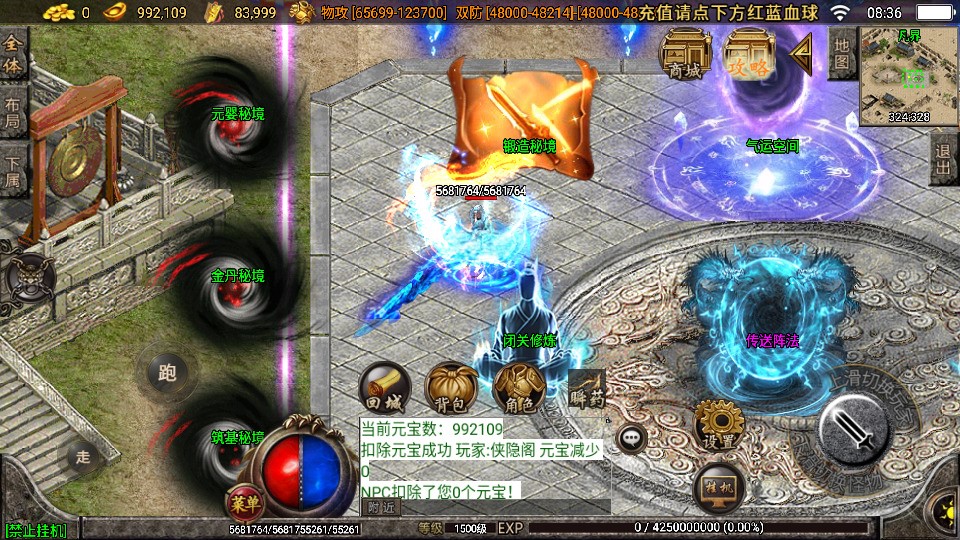Select the 下属 subordinates tab
The image size is (960, 540).
(13, 170)
